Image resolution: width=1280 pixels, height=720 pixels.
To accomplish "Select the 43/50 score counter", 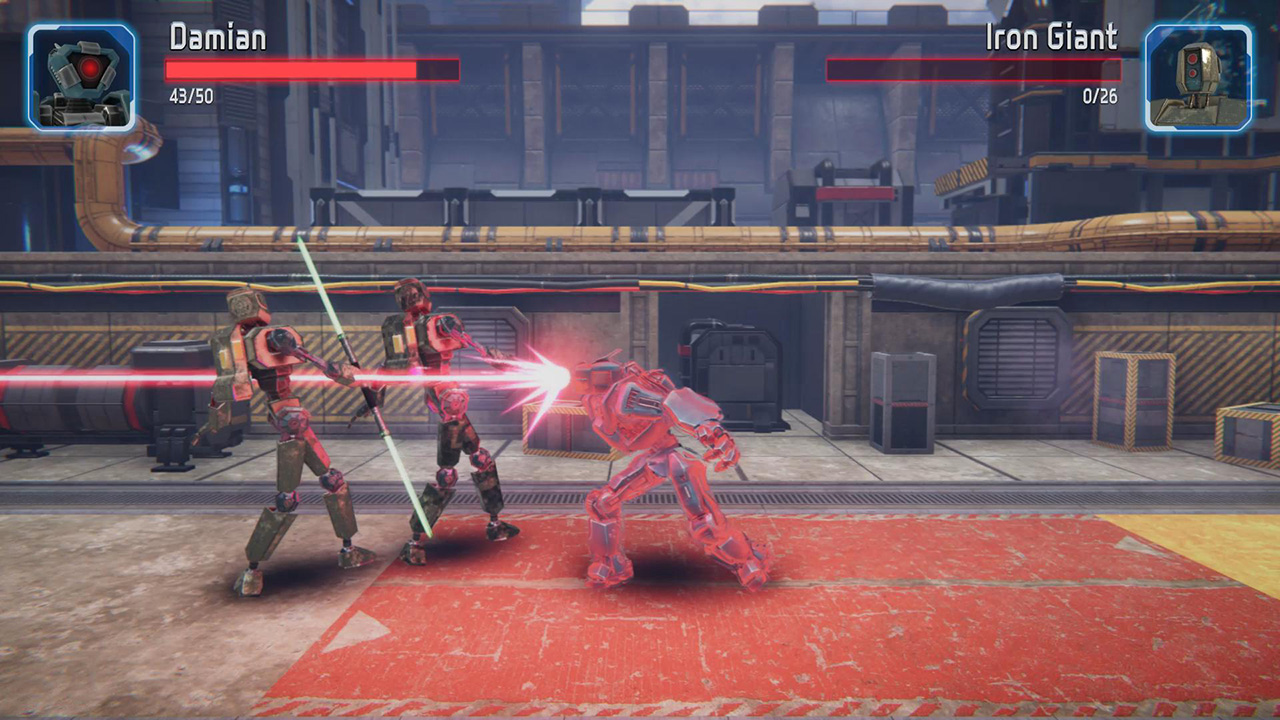I will (x=193, y=98).
